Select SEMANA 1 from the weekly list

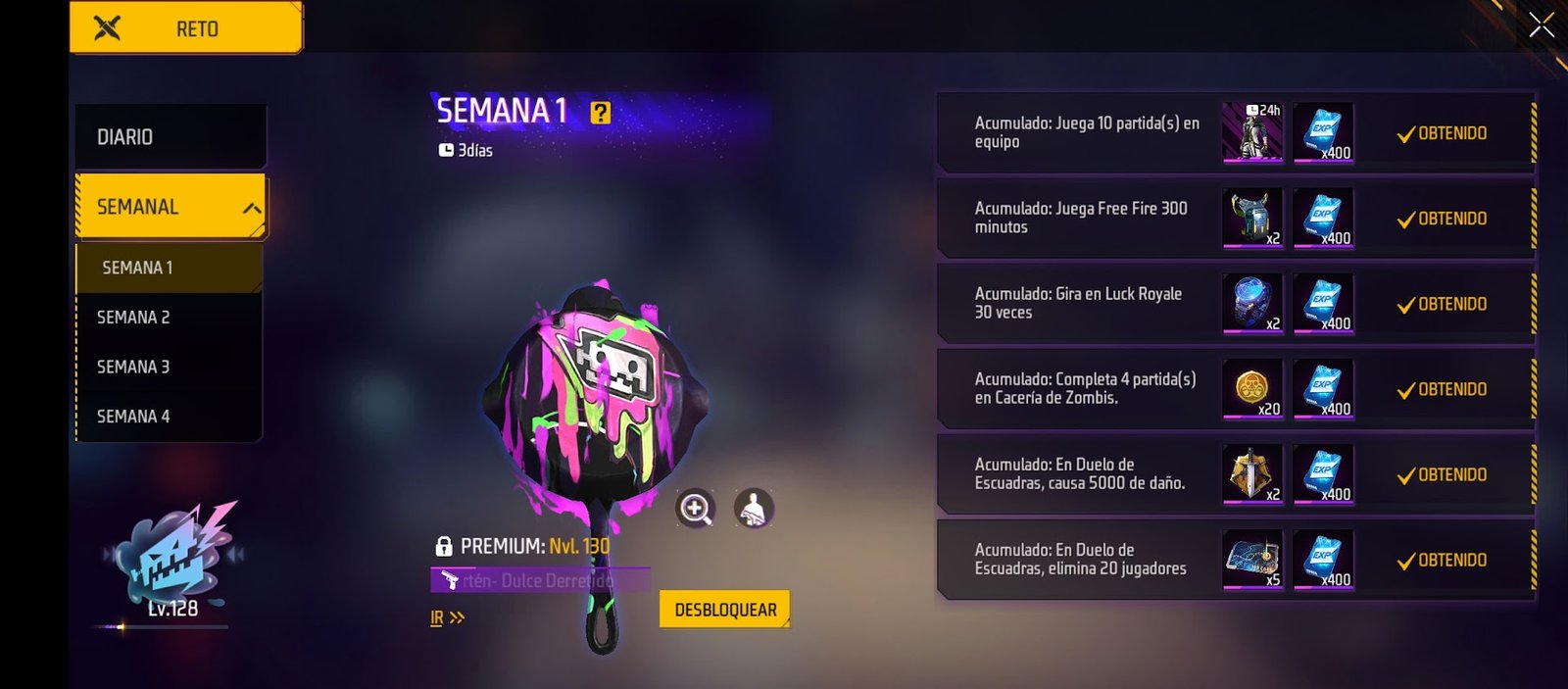[169, 268]
